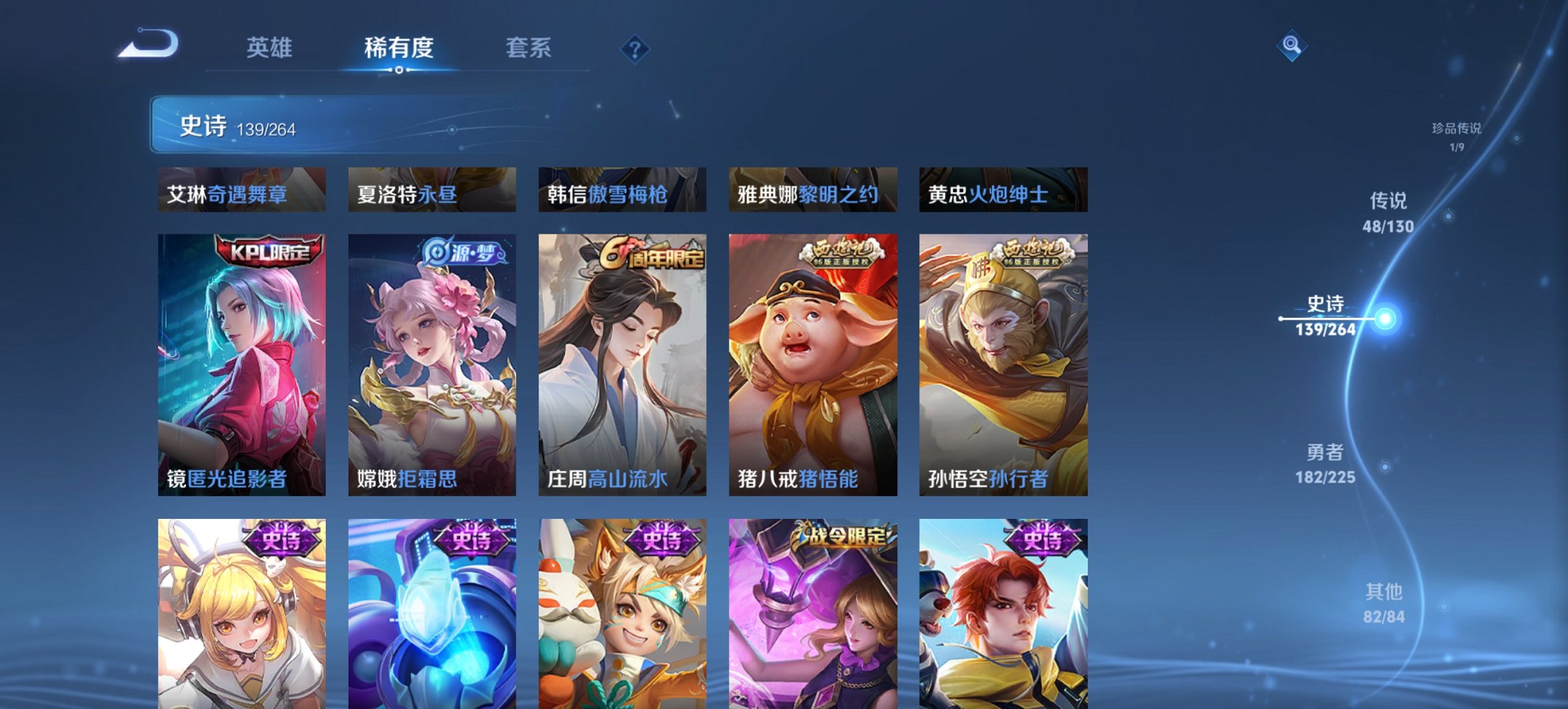Switch to the 英雄 tab
This screenshot has width=1568, height=709.
tap(271, 48)
